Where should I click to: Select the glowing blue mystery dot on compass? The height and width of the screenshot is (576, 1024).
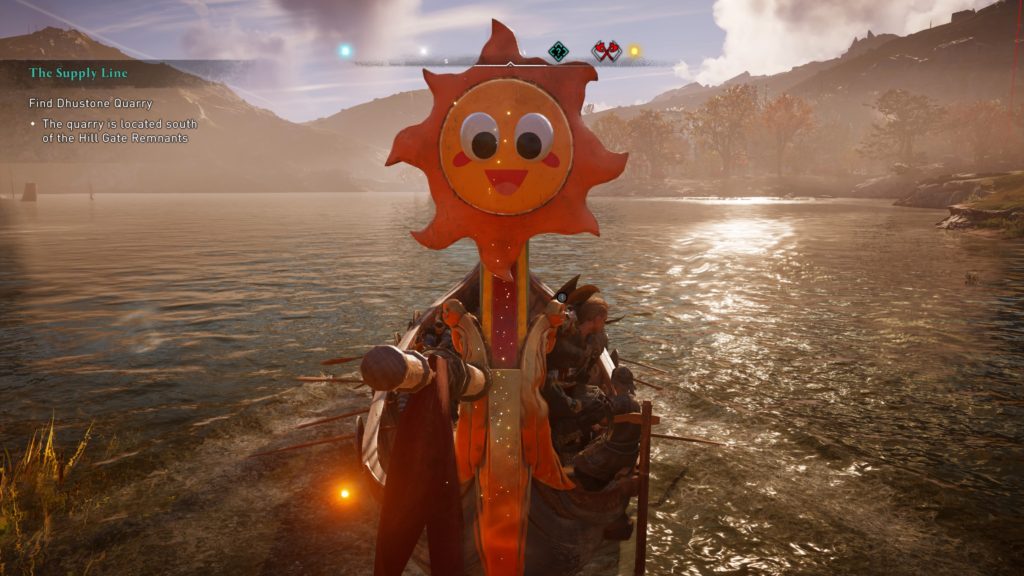(x=346, y=50)
